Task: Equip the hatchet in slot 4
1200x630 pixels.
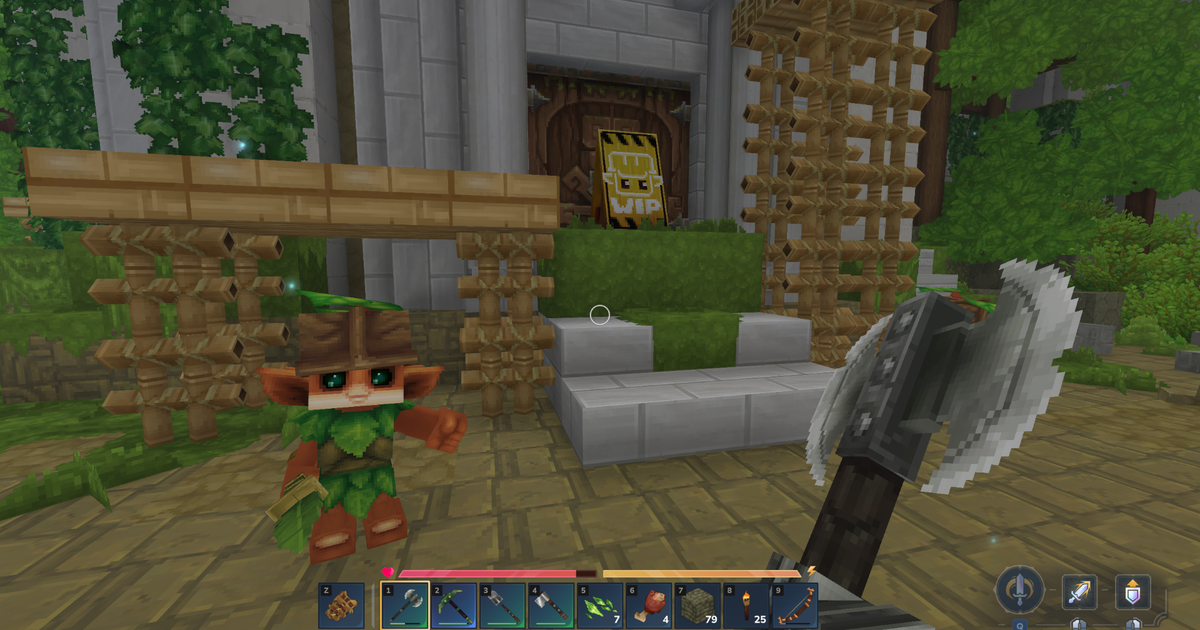Action: [x=552, y=606]
